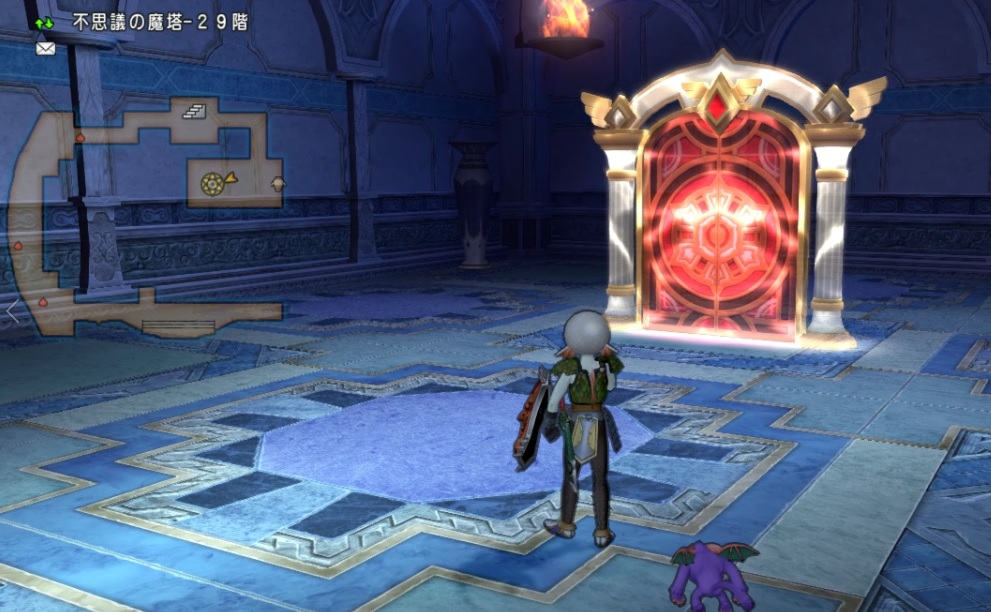This screenshot has height=612, width=991.
Task: Select the staircase marker on the minimap
Action: click(x=193, y=112)
